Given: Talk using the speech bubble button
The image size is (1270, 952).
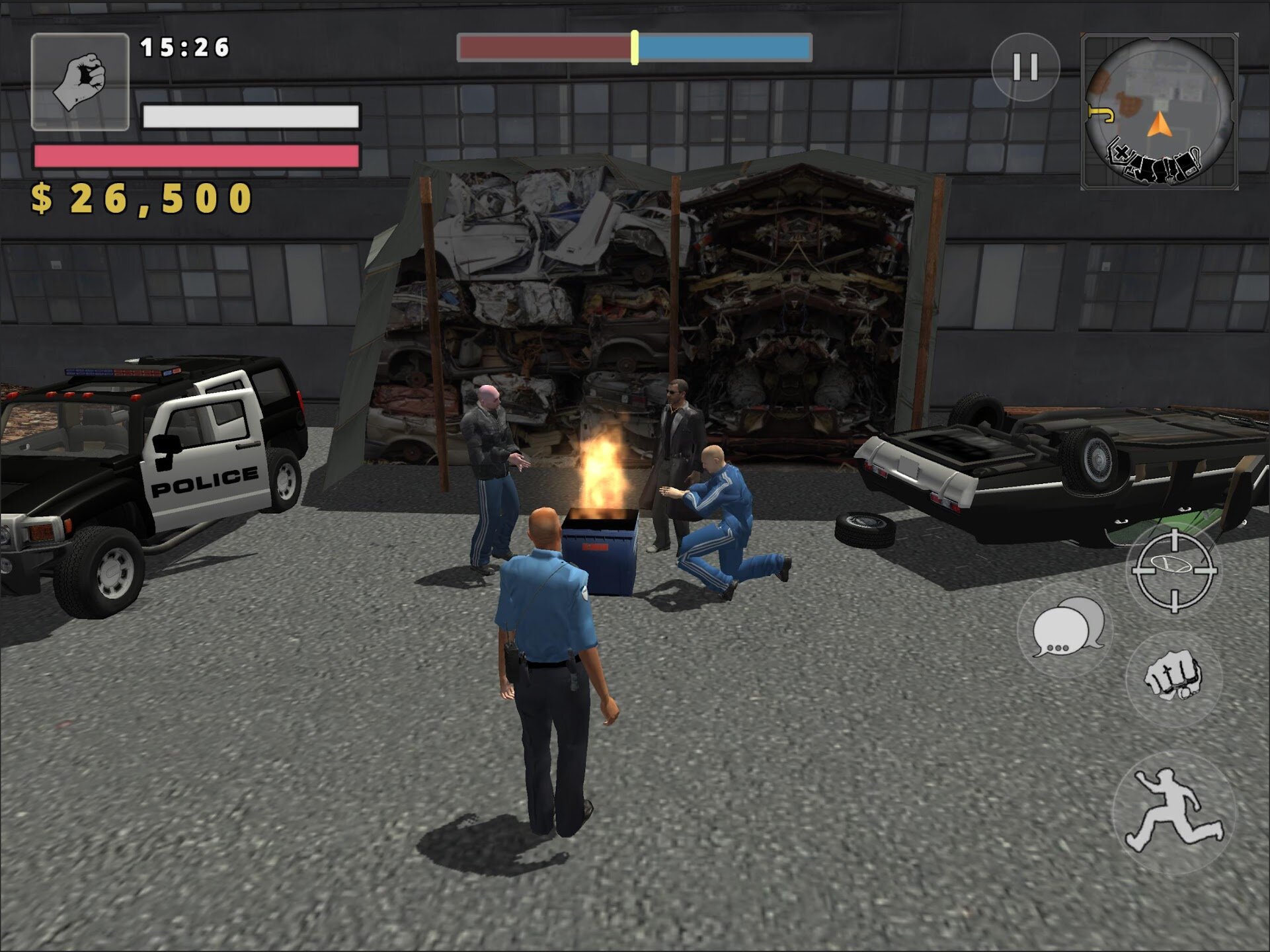Looking at the screenshot, I should pos(1066,629).
